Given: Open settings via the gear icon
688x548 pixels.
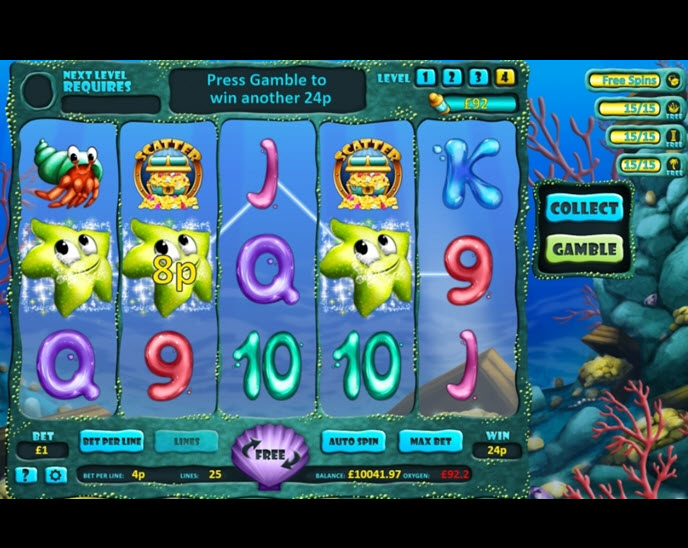Looking at the screenshot, I should coord(56,475).
